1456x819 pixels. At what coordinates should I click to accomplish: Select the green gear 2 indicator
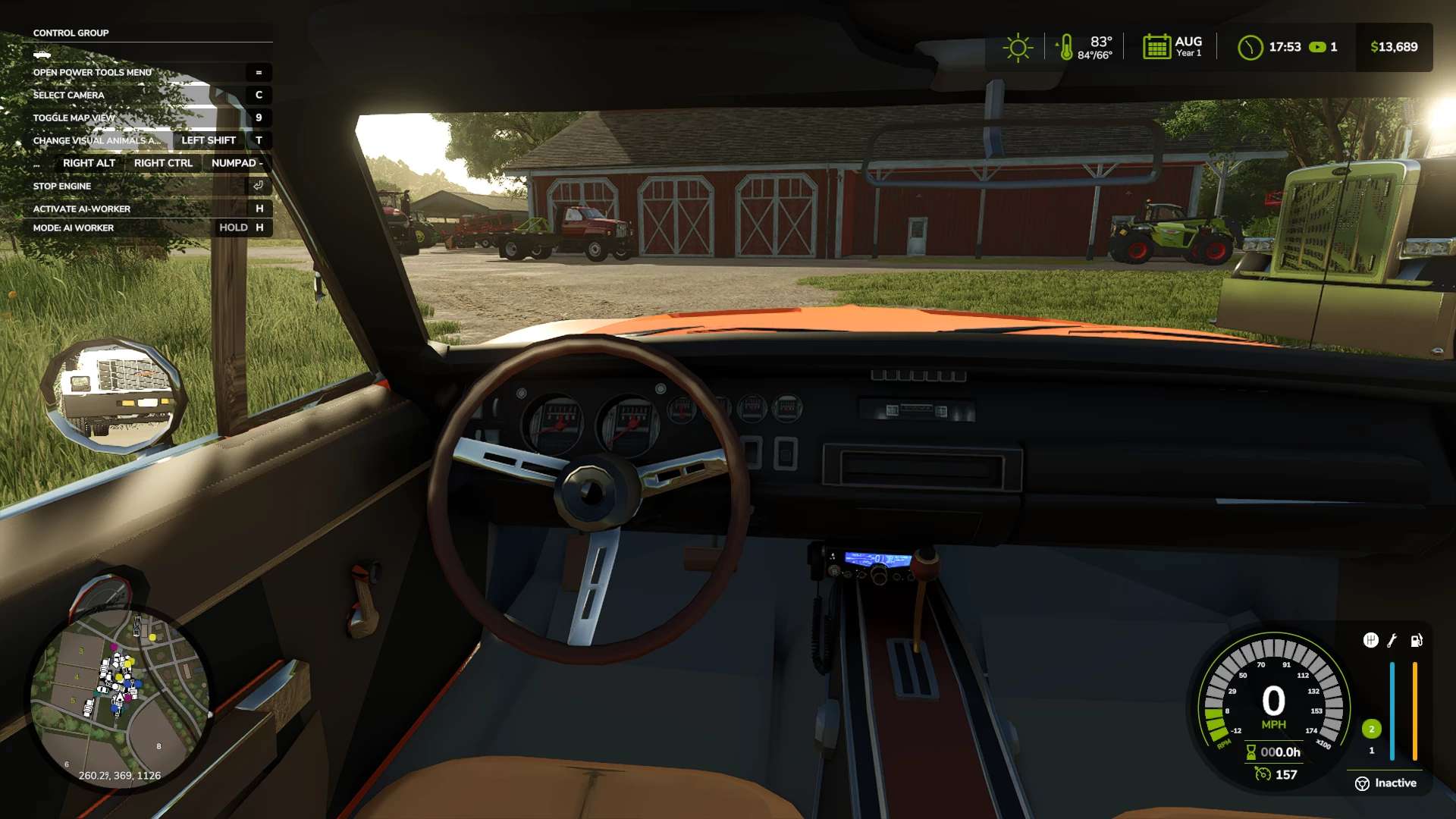coord(1371,729)
